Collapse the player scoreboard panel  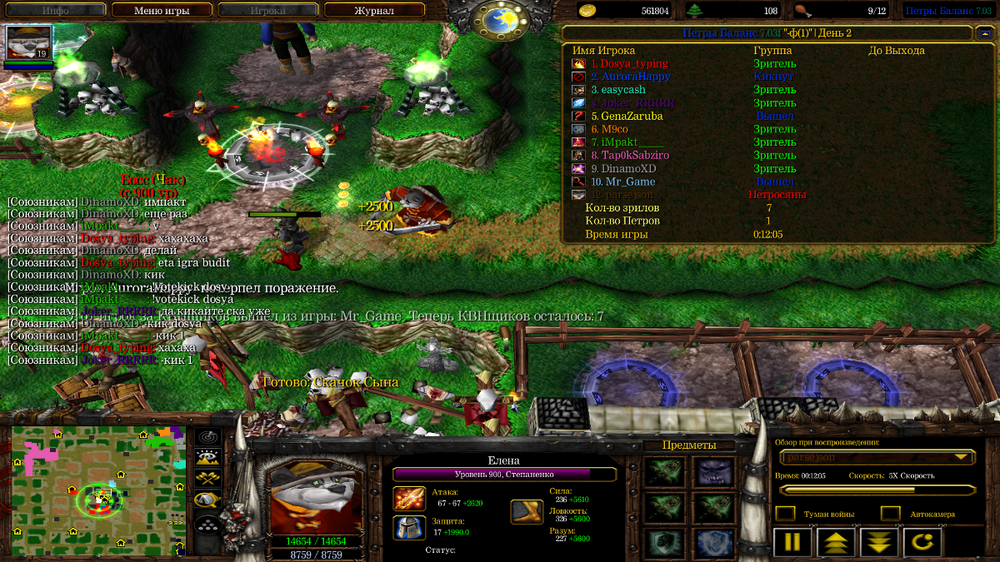coord(986,33)
